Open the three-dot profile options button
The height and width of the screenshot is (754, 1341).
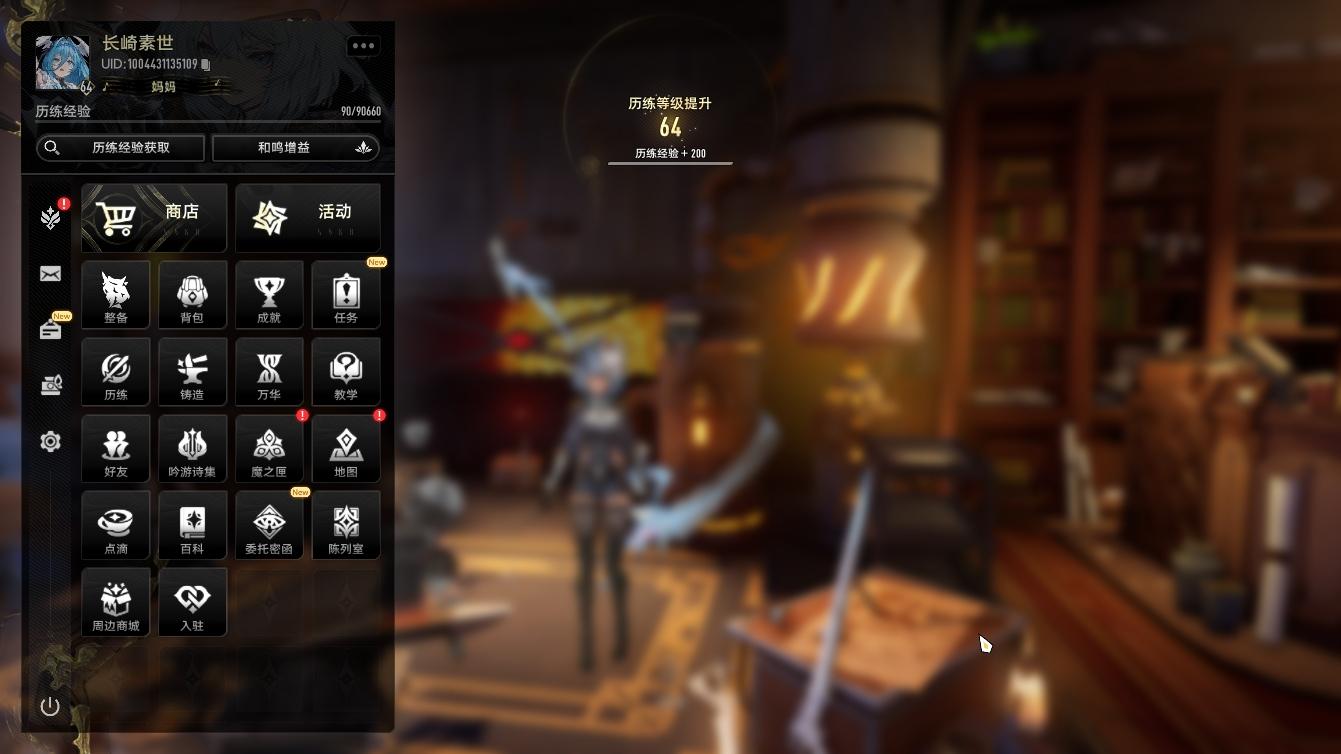coord(363,46)
